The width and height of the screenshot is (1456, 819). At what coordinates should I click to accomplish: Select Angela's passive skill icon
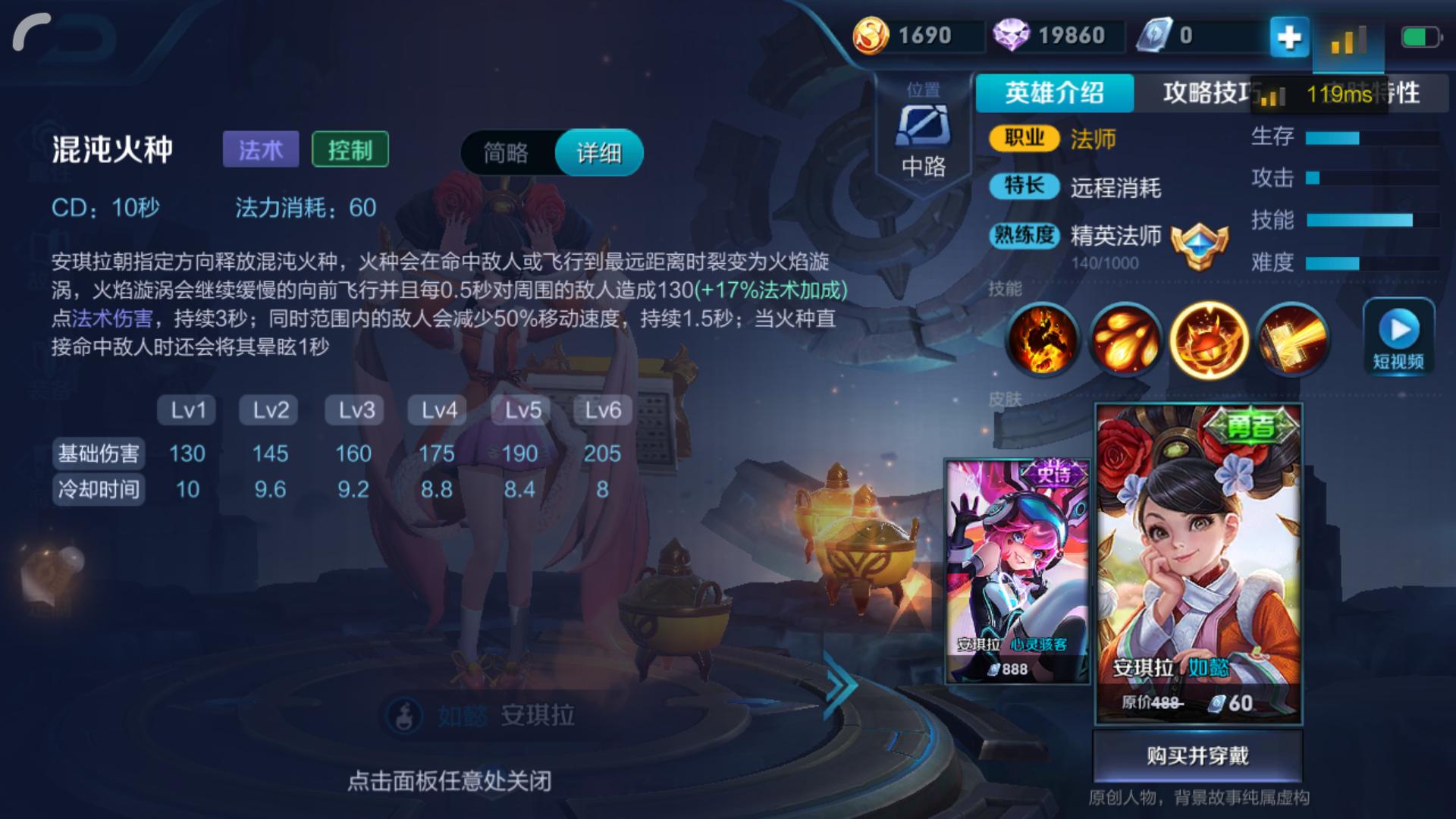(x=1045, y=339)
